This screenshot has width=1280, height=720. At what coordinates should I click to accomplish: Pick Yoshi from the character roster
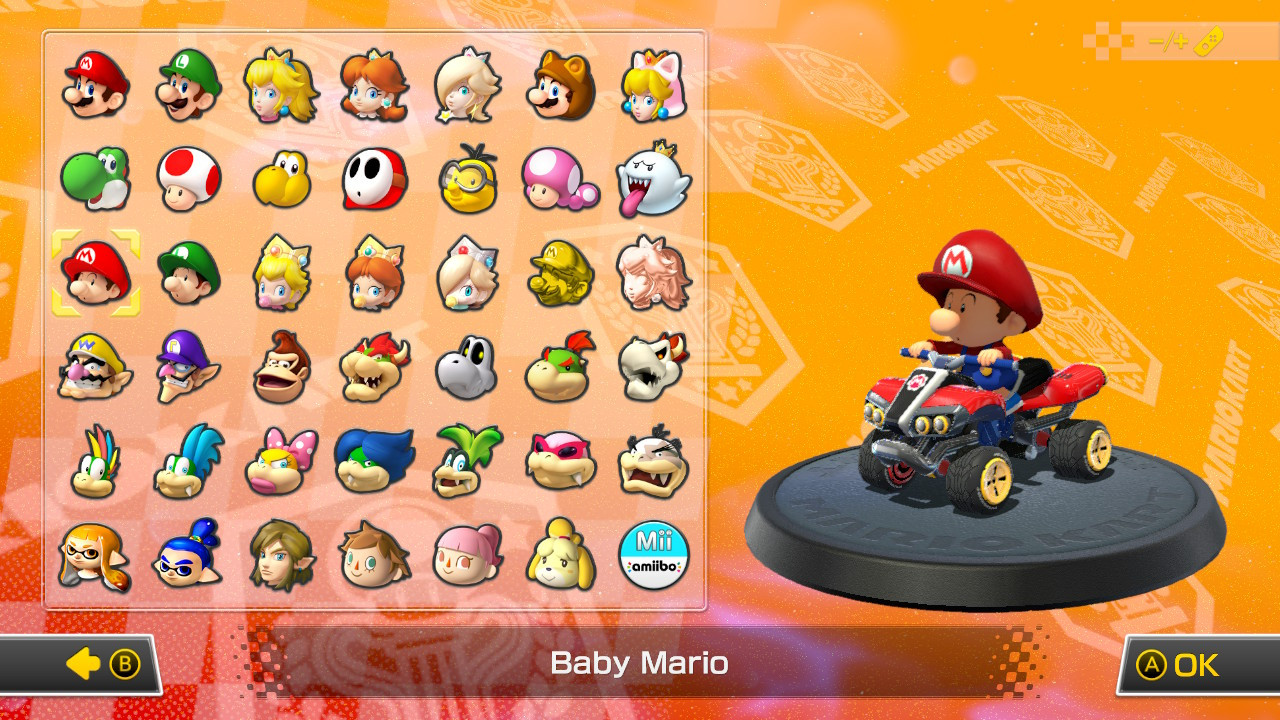click(x=95, y=178)
